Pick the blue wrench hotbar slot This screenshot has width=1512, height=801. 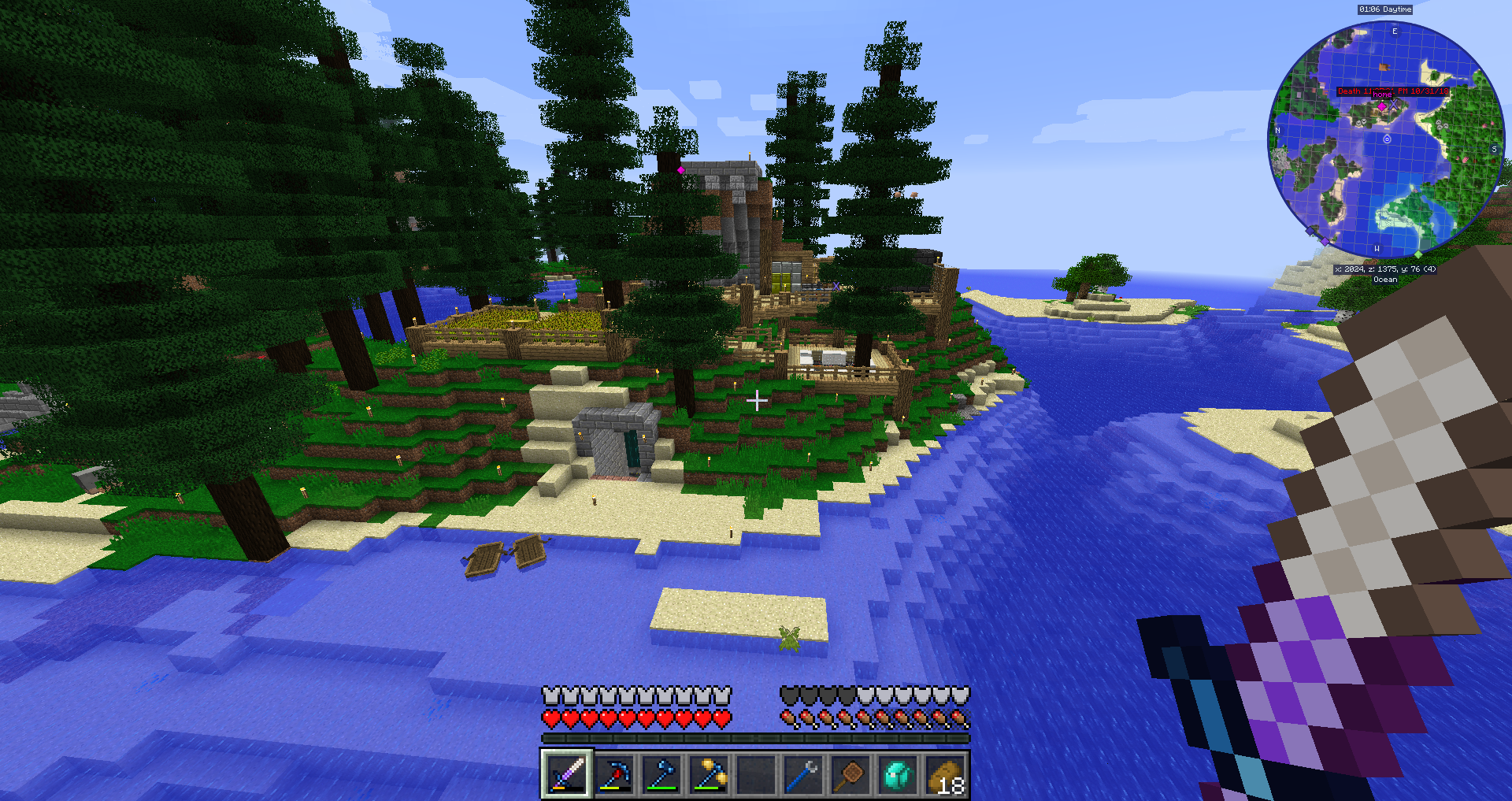click(x=803, y=775)
